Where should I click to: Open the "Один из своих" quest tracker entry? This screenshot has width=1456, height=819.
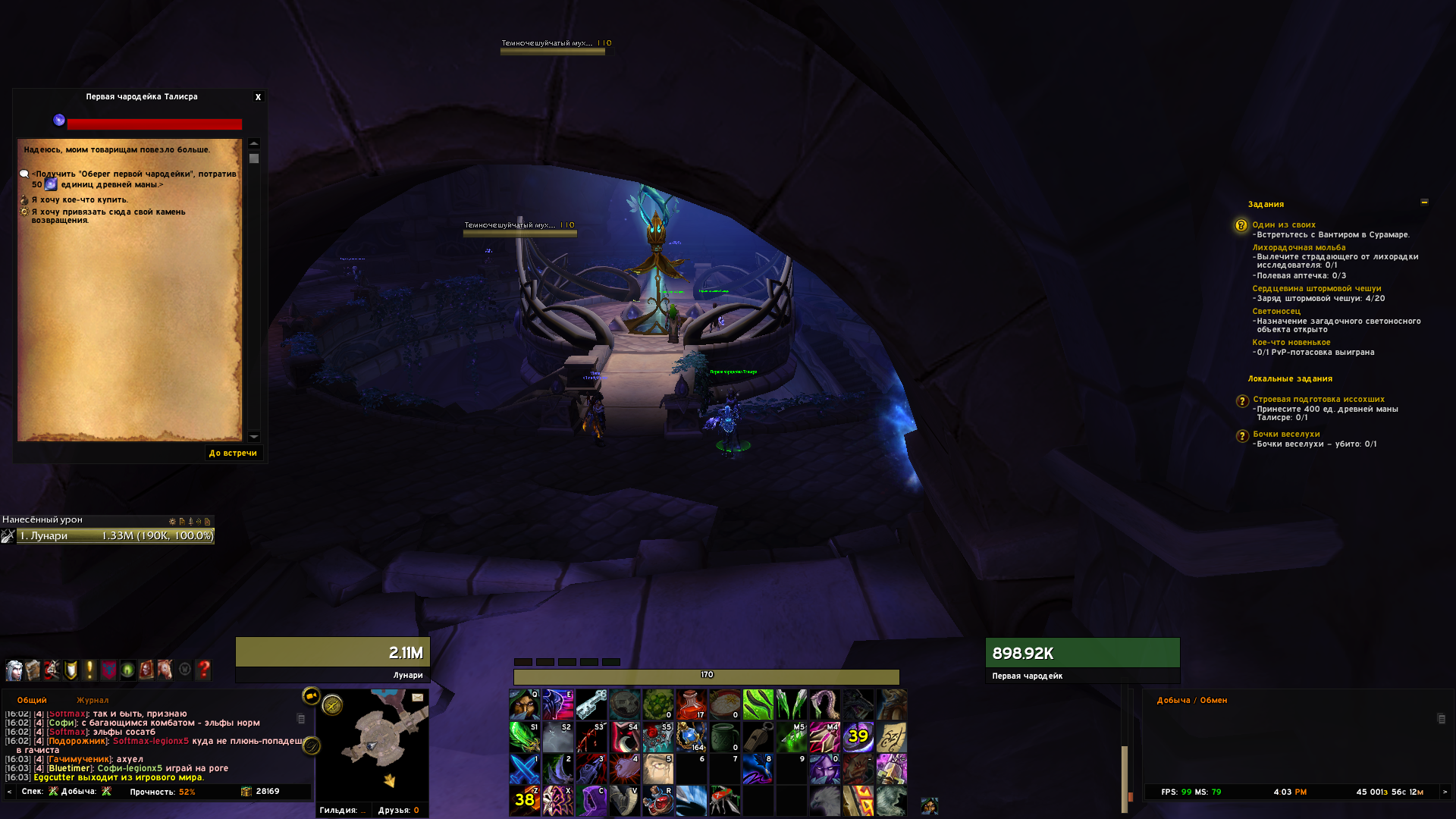[1284, 225]
